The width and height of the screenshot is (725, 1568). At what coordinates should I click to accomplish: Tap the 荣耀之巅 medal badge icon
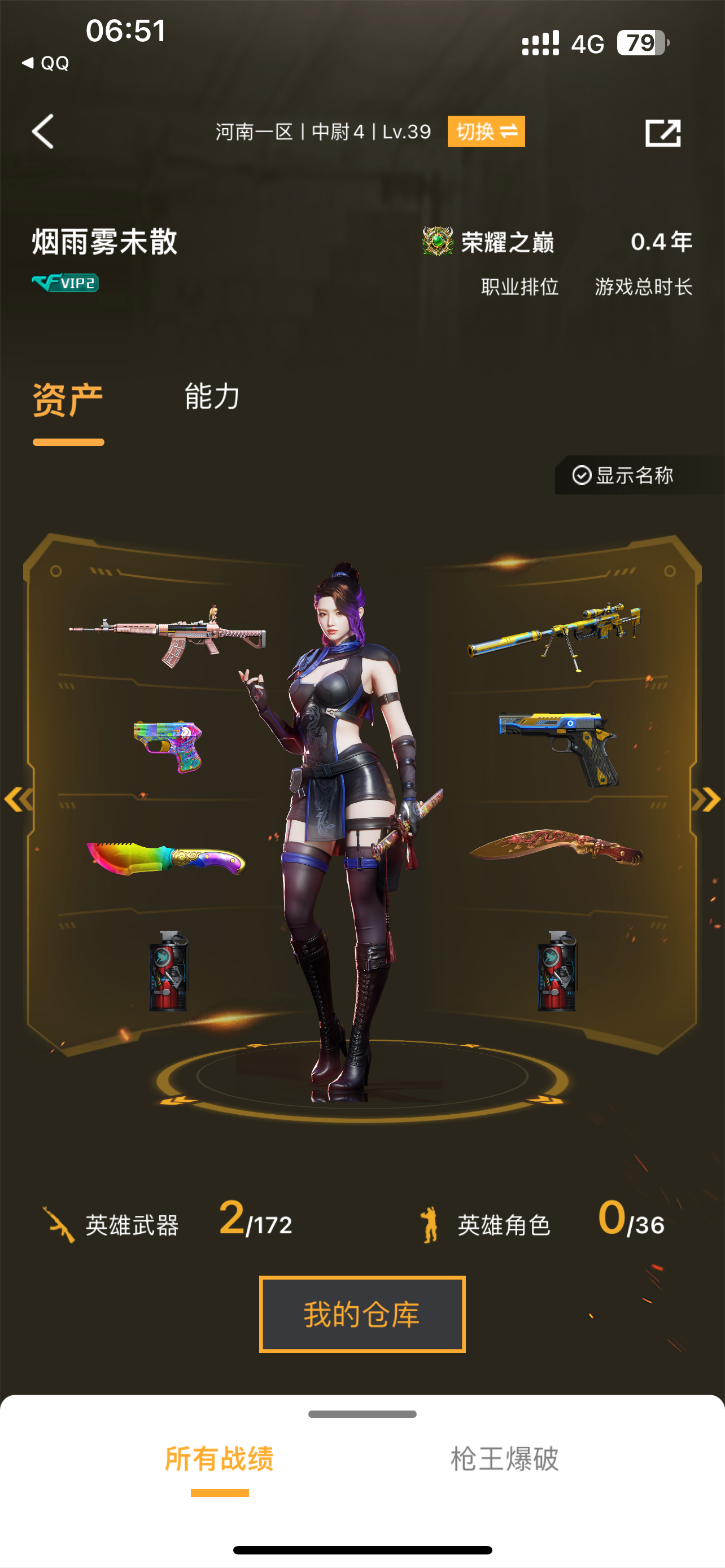(437, 242)
